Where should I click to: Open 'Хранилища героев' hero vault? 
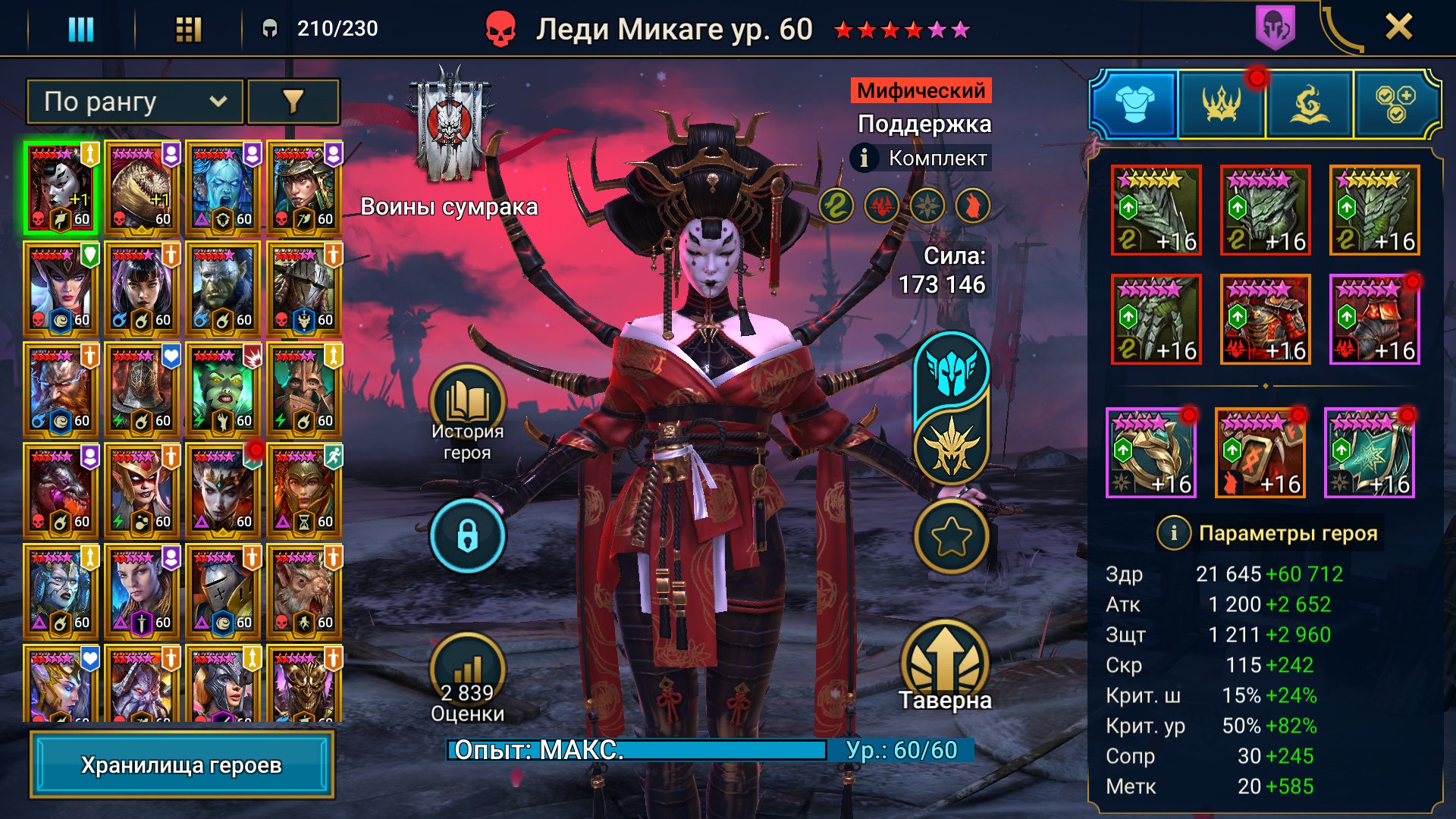181,765
